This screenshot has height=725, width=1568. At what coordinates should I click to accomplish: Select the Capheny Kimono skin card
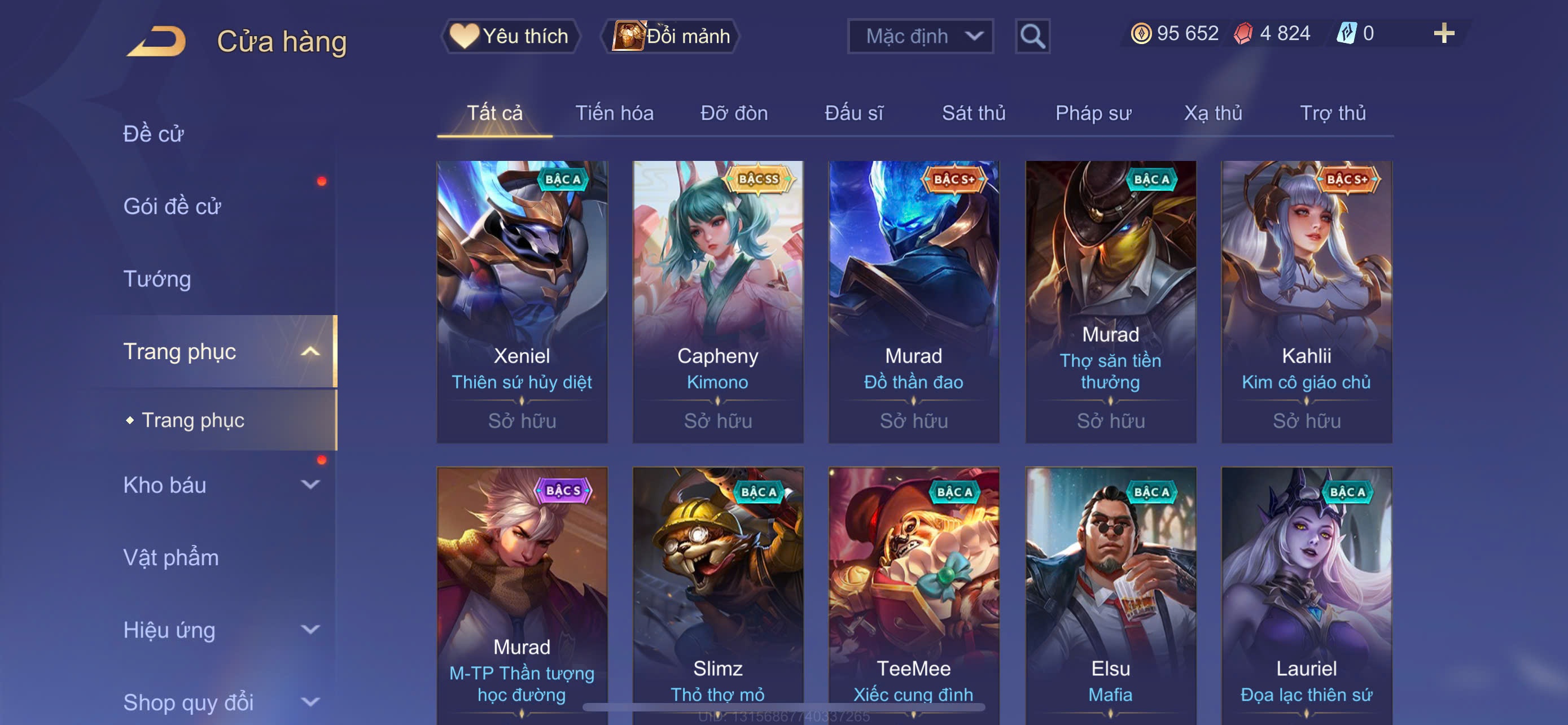(717, 302)
